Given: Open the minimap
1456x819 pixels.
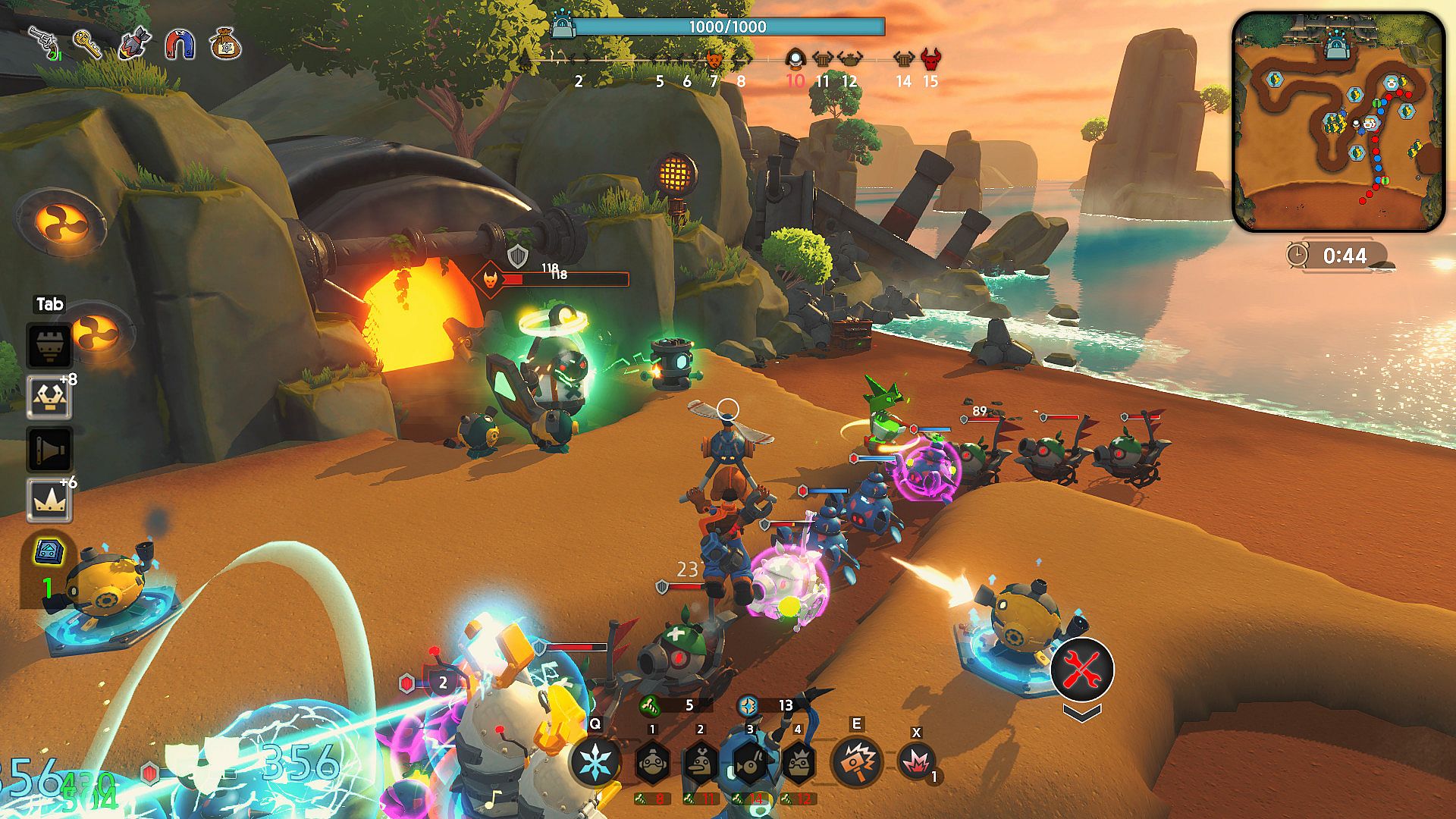Looking at the screenshot, I should (1338, 121).
